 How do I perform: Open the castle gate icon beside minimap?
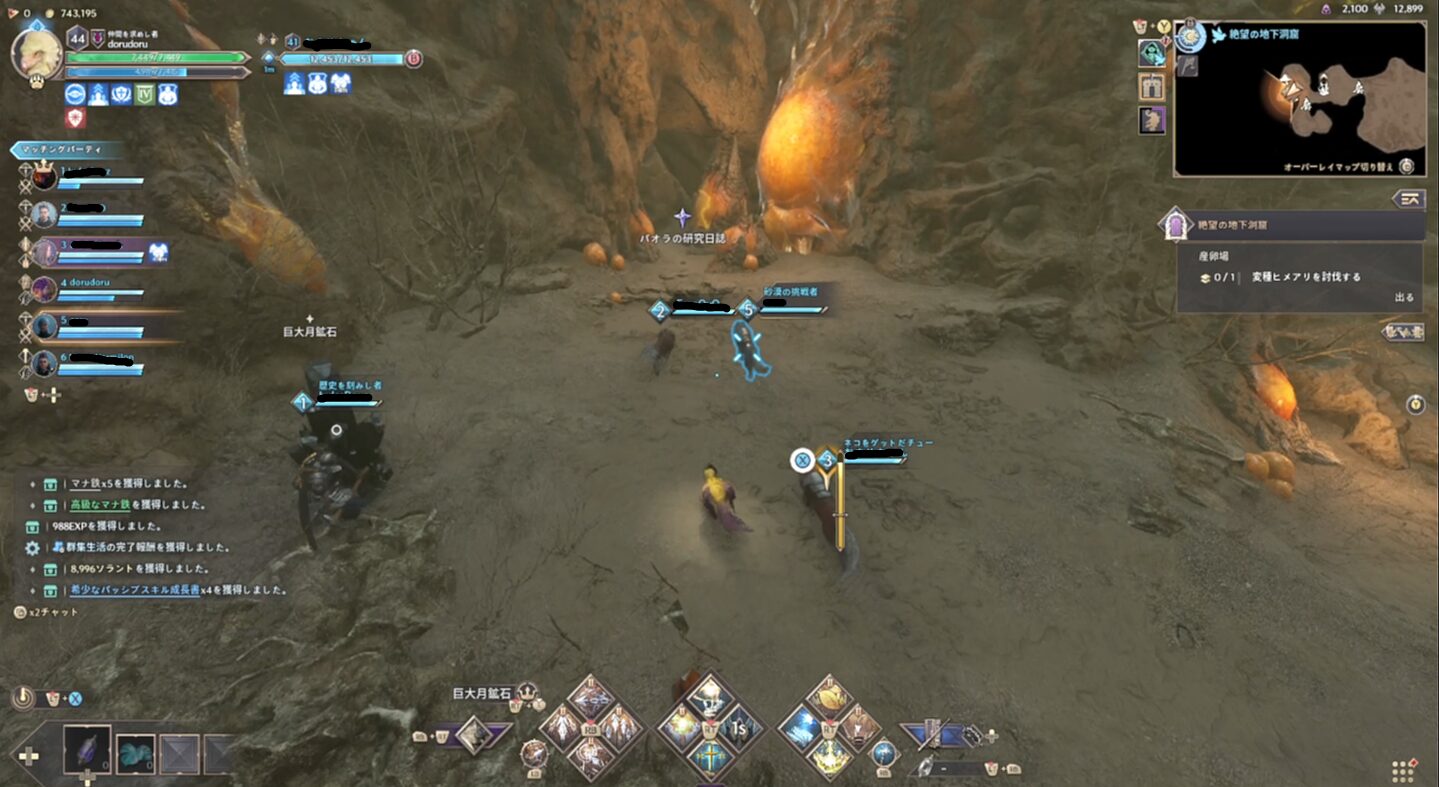1152,87
